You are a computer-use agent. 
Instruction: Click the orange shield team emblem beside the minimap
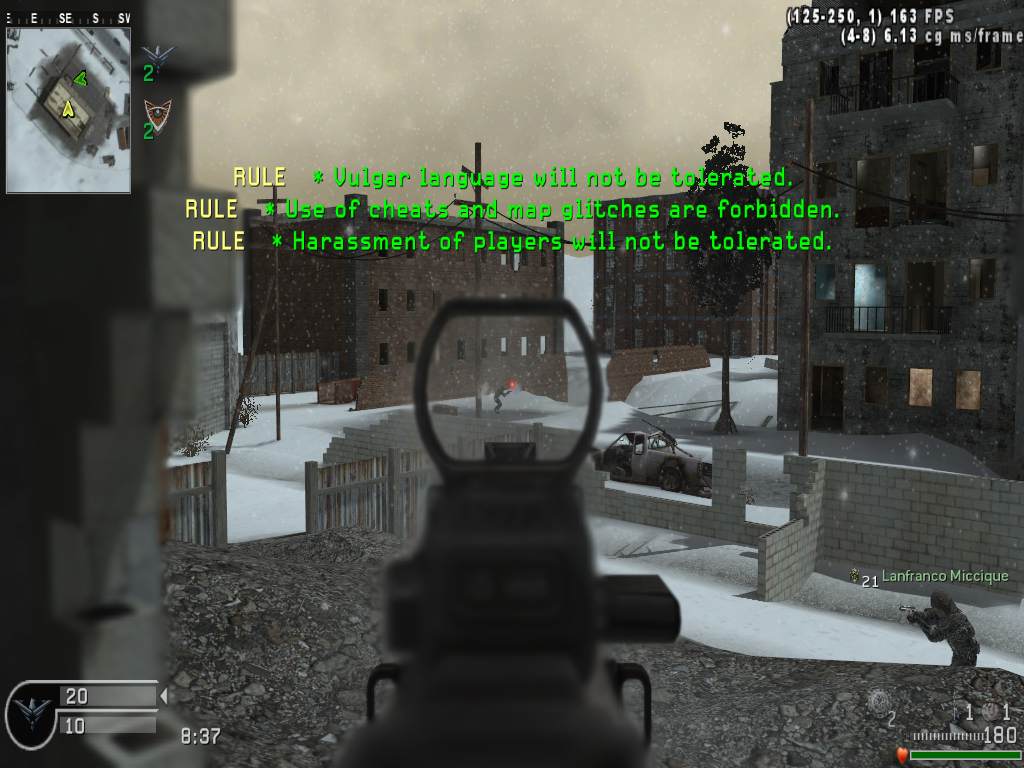coord(156,109)
